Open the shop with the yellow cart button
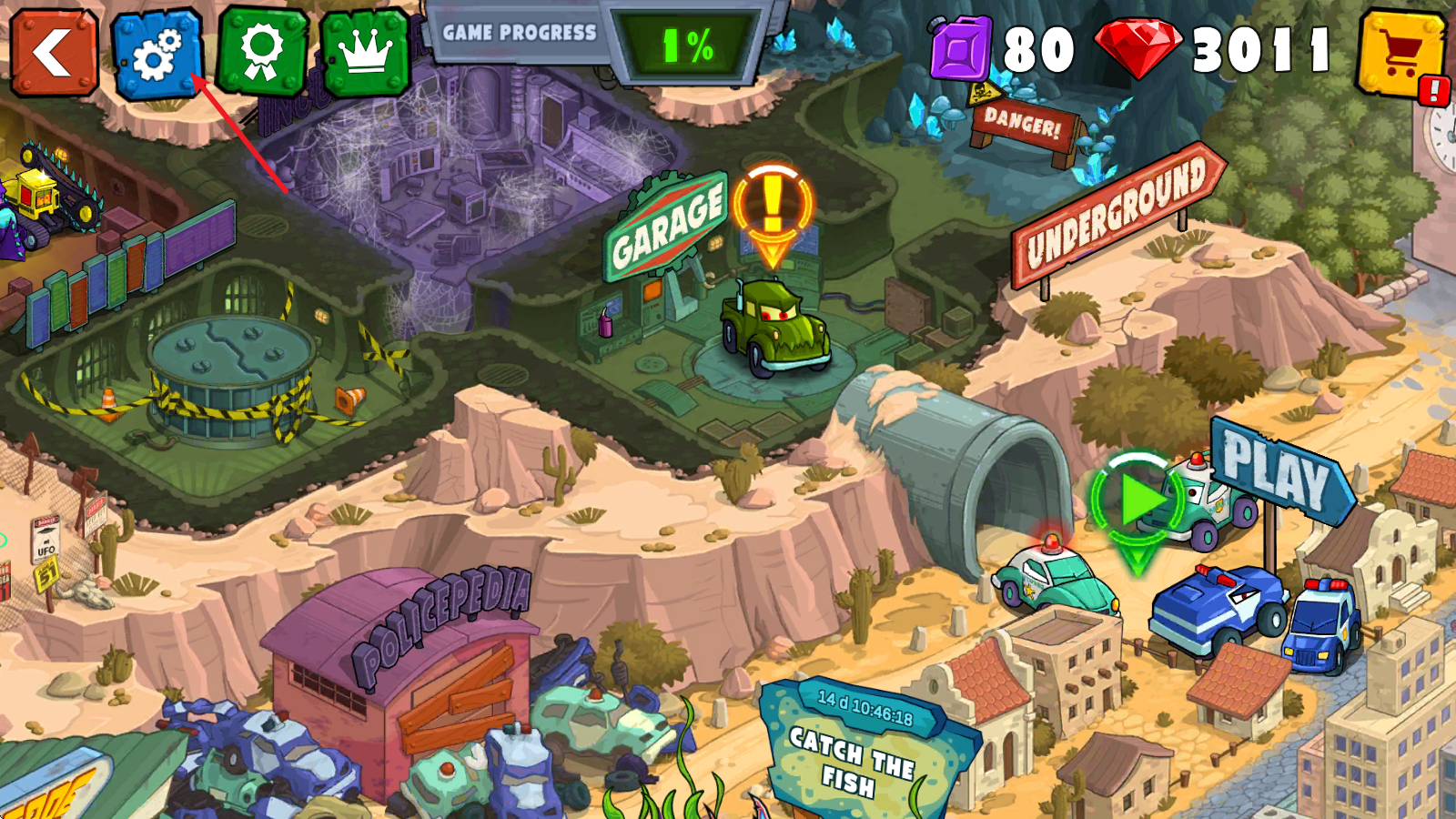Screen dimensions: 1456x819 [x=1400, y=54]
